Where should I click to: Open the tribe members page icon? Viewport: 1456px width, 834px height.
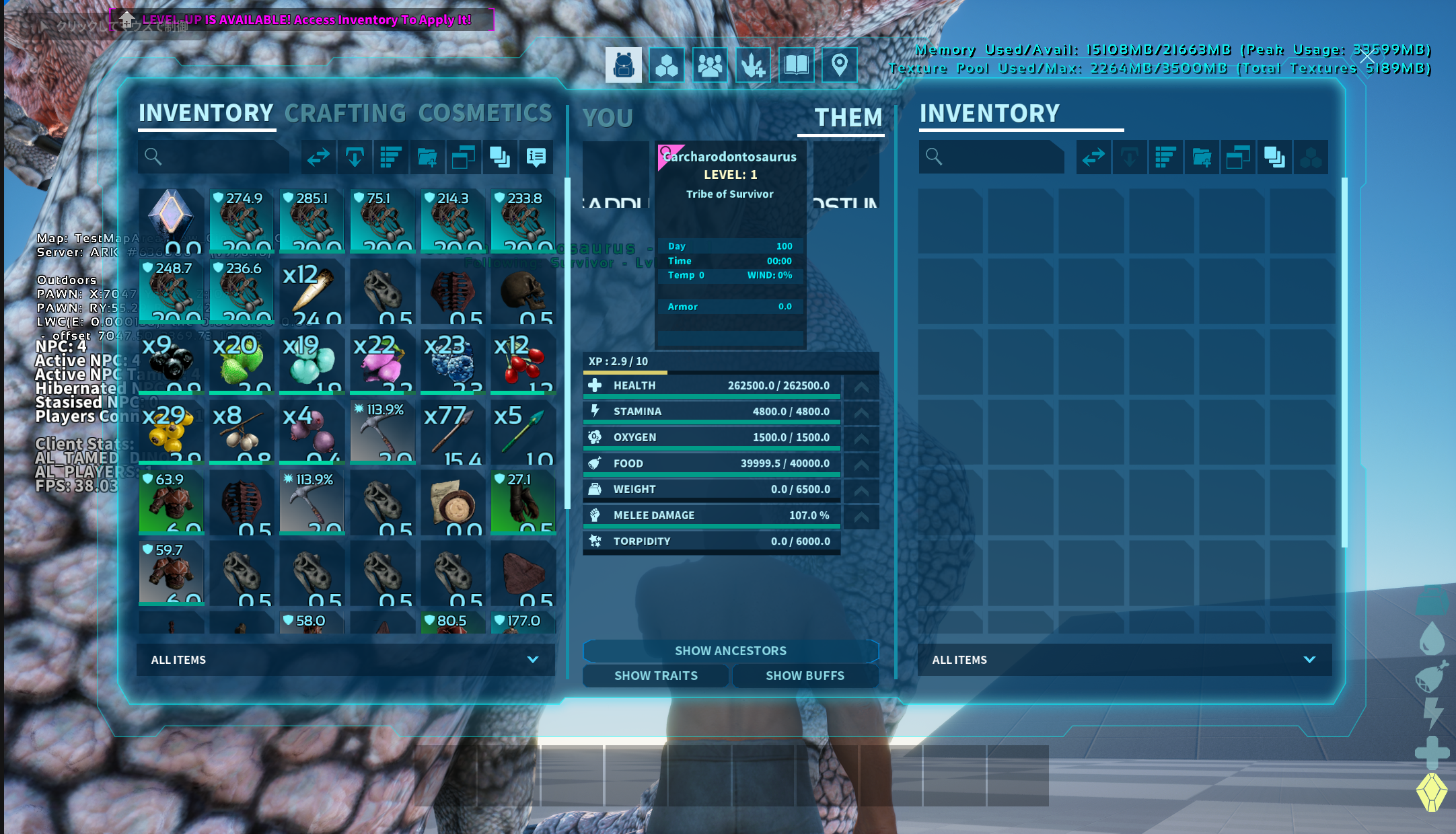(x=710, y=65)
